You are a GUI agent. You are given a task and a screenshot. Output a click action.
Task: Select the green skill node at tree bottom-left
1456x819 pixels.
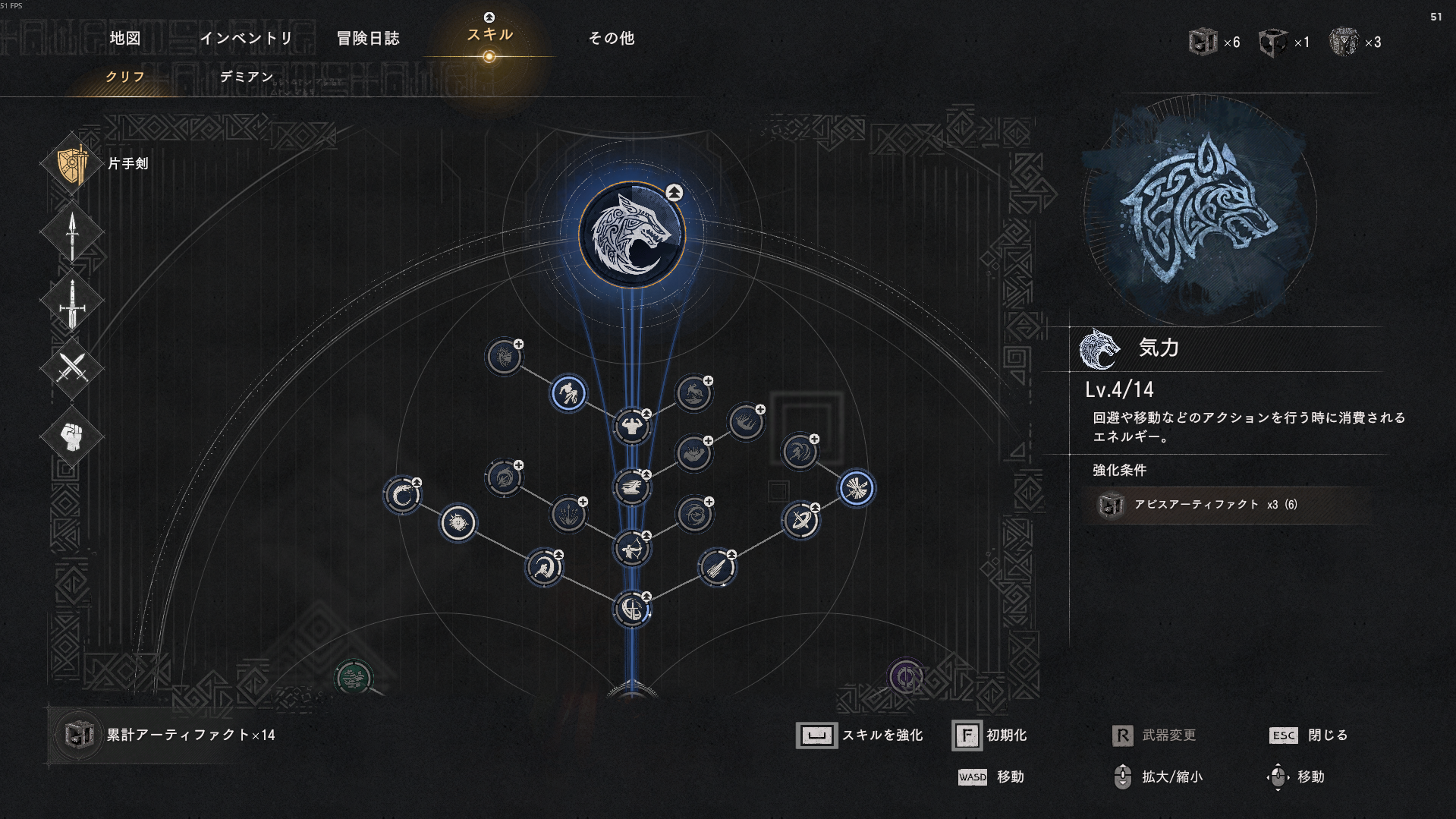353,677
